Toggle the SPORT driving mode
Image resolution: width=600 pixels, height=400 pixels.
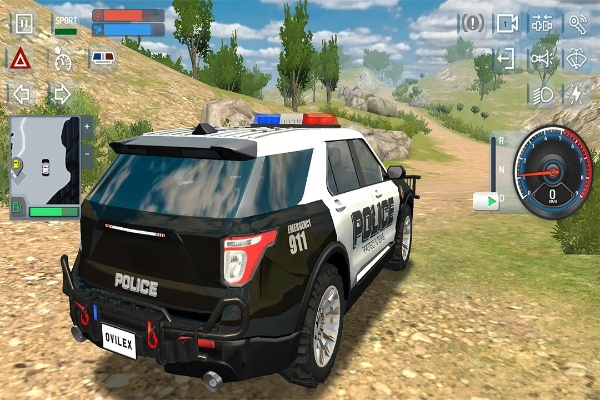[x=65, y=24]
